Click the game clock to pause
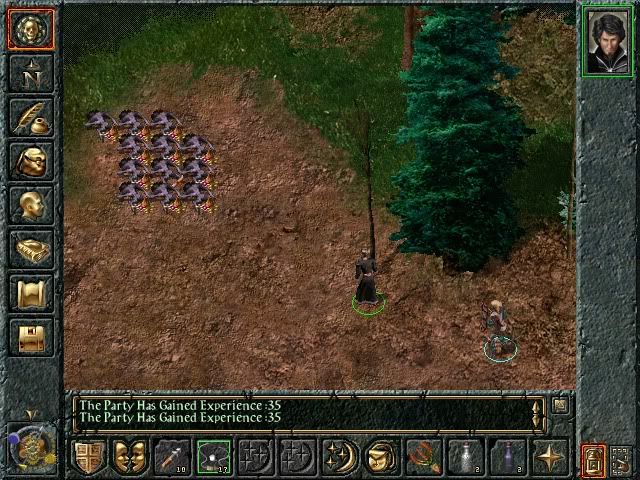 (30, 446)
